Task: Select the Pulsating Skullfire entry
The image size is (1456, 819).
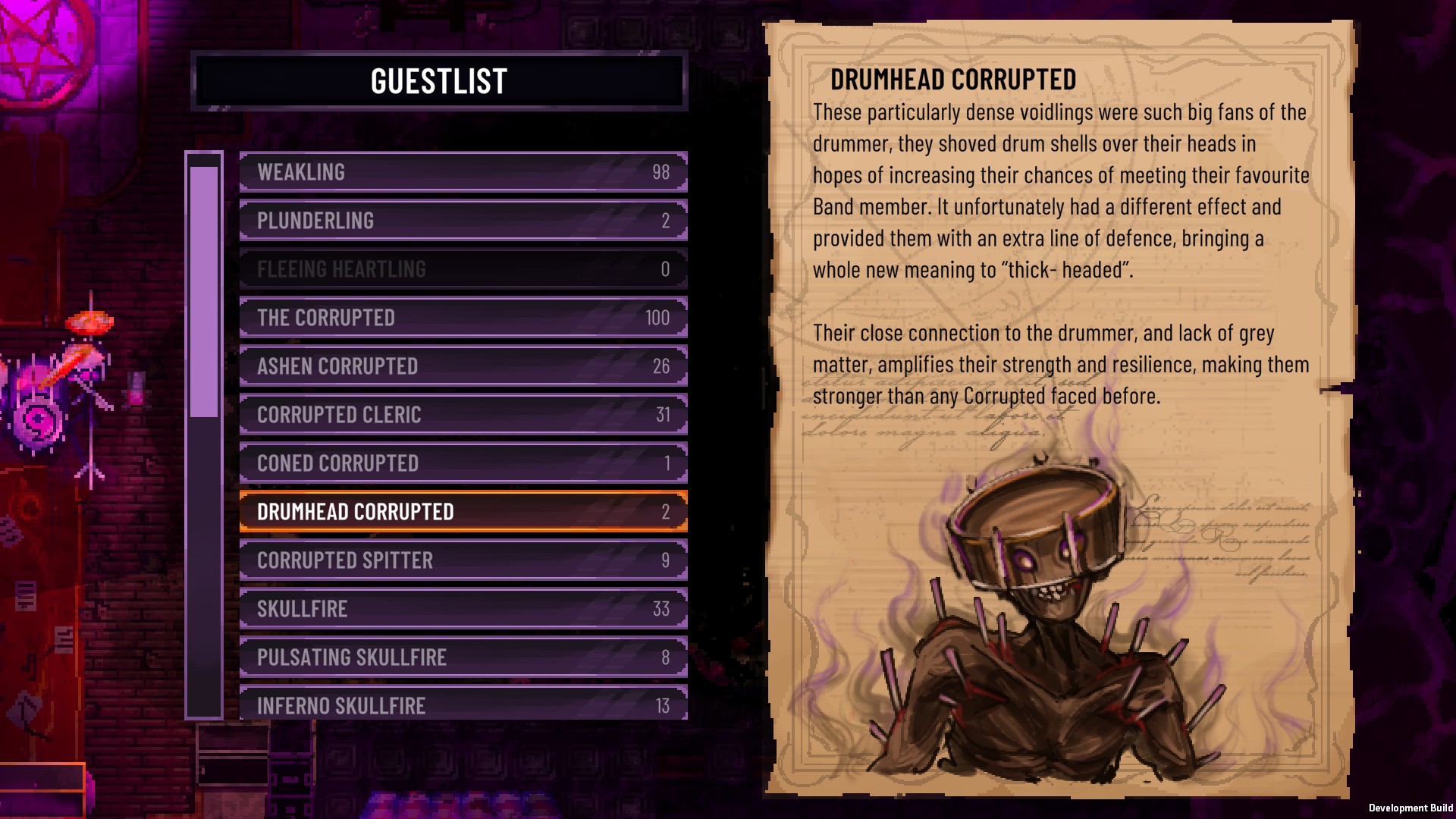Action: pos(463,657)
